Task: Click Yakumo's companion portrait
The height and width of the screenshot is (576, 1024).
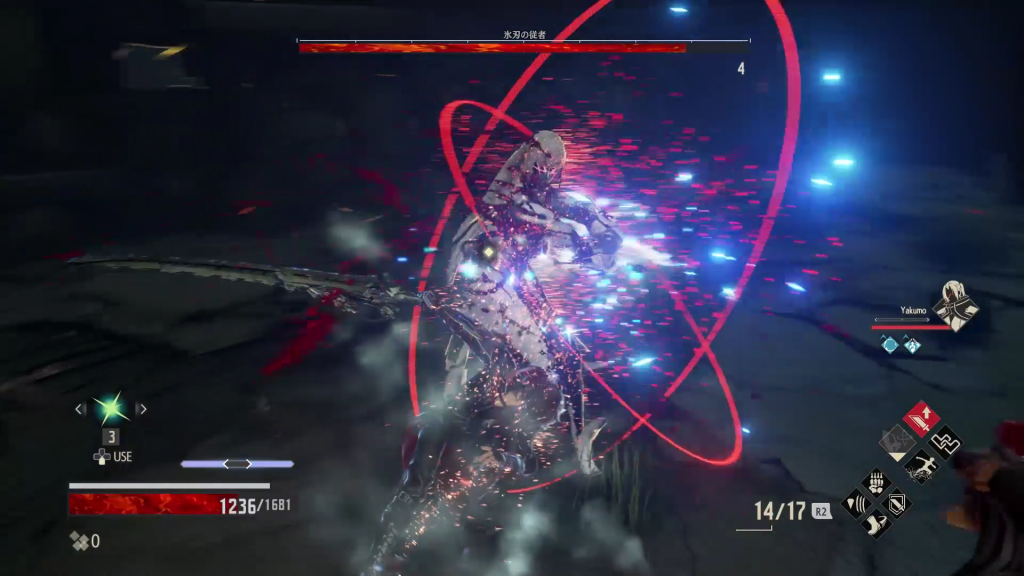Action: click(955, 304)
